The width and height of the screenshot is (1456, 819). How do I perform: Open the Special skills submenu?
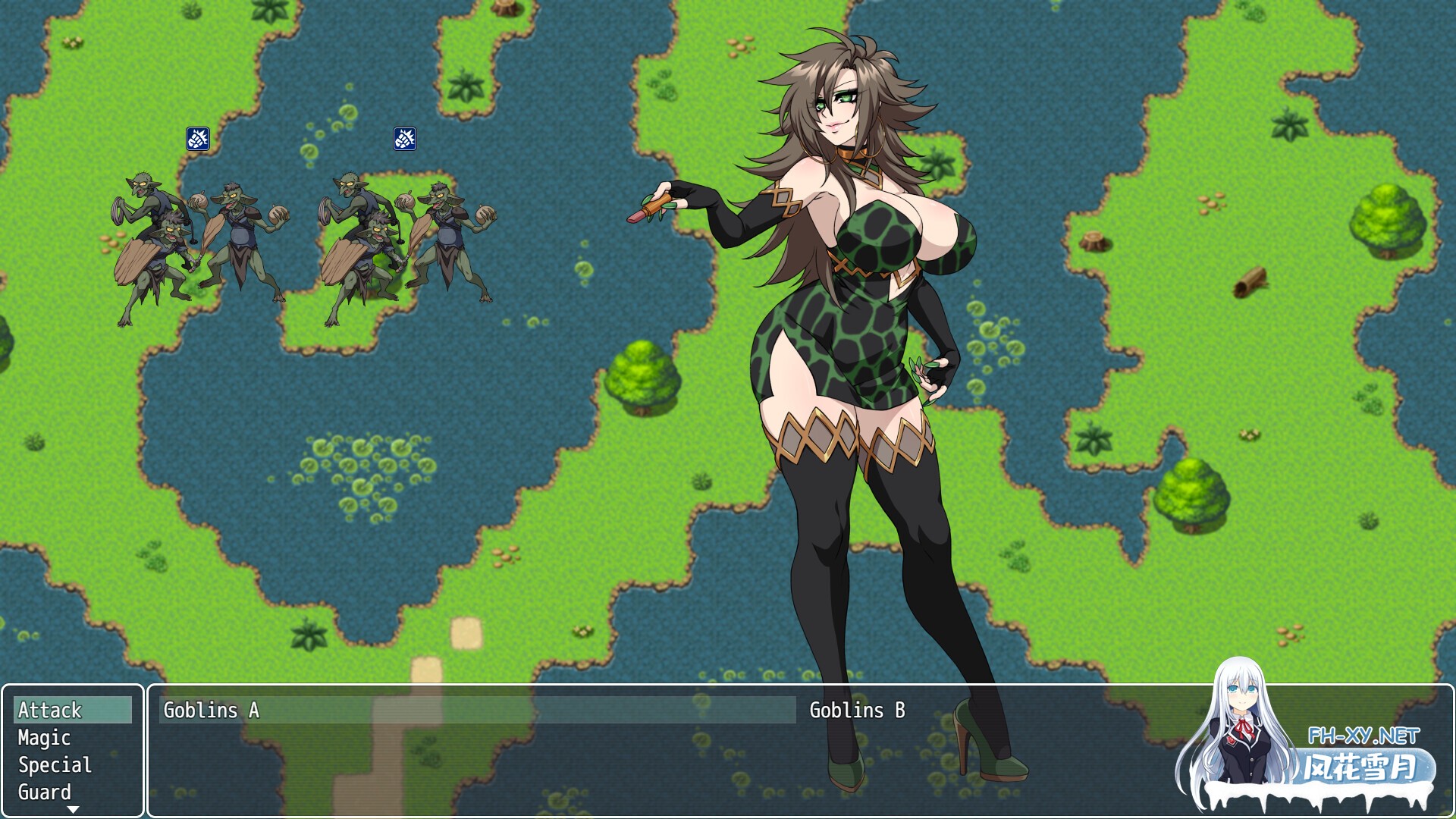click(x=53, y=765)
